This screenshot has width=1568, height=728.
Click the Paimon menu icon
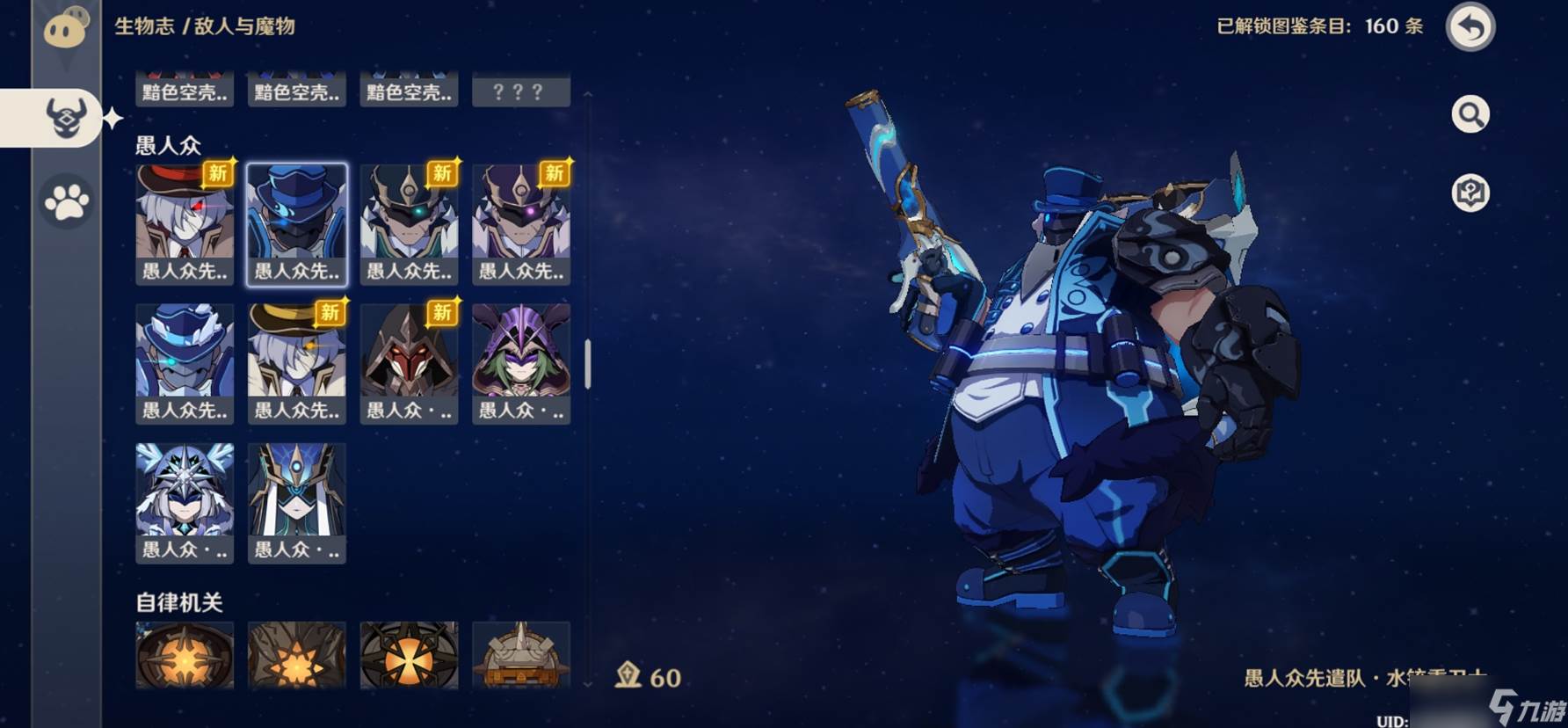tap(66, 29)
